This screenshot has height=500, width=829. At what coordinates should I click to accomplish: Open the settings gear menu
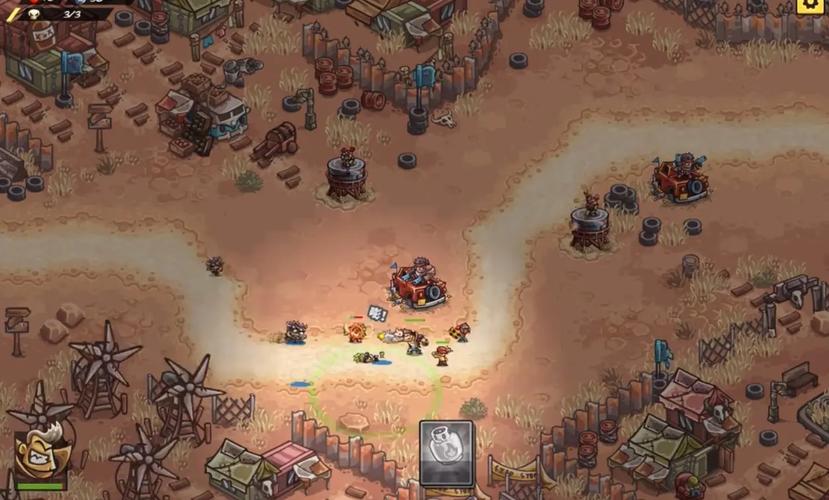811,6
